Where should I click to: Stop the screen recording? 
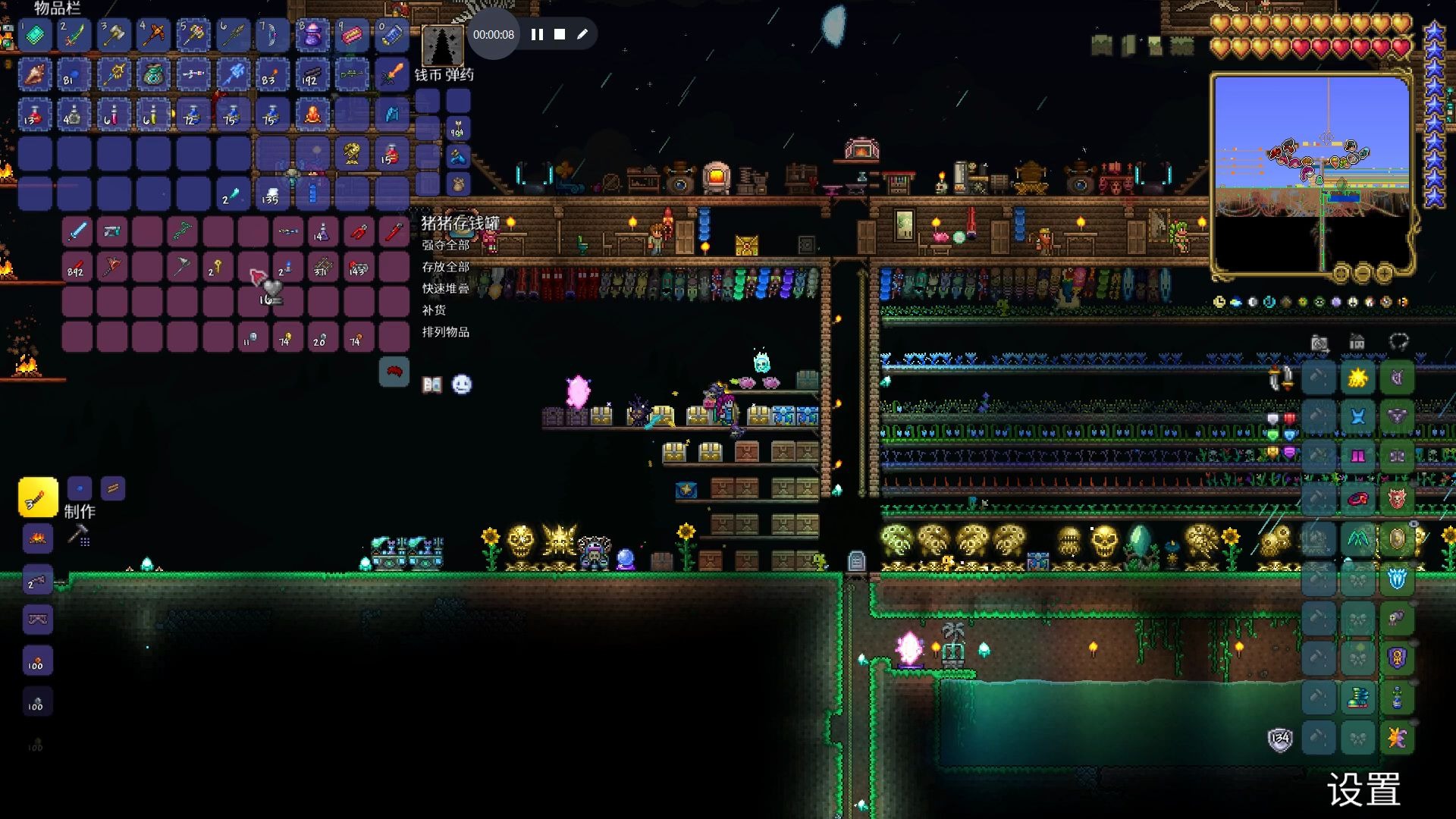coord(560,34)
